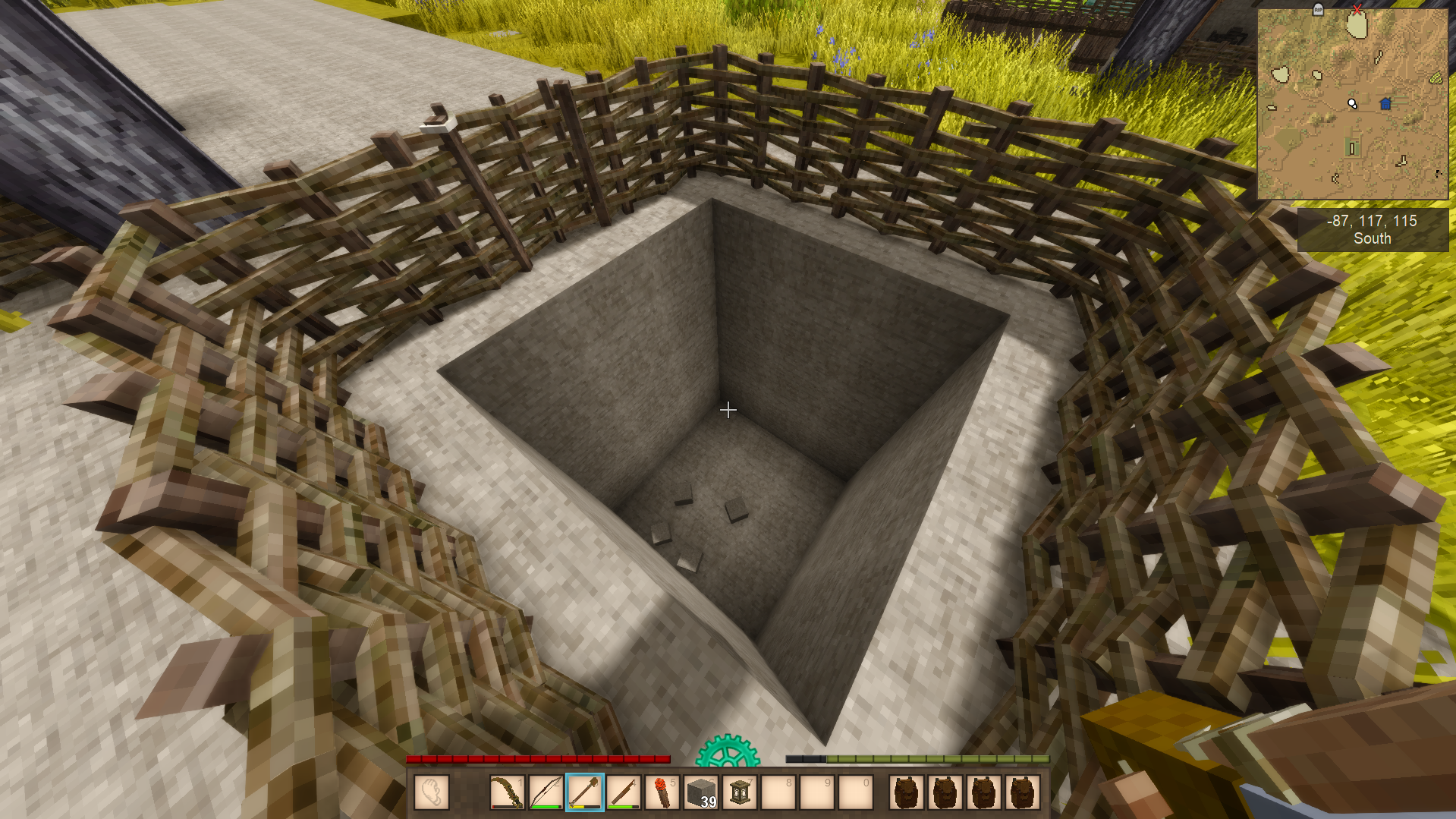Choose the torch in the hotbar

pyautogui.click(x=662, y=793)
